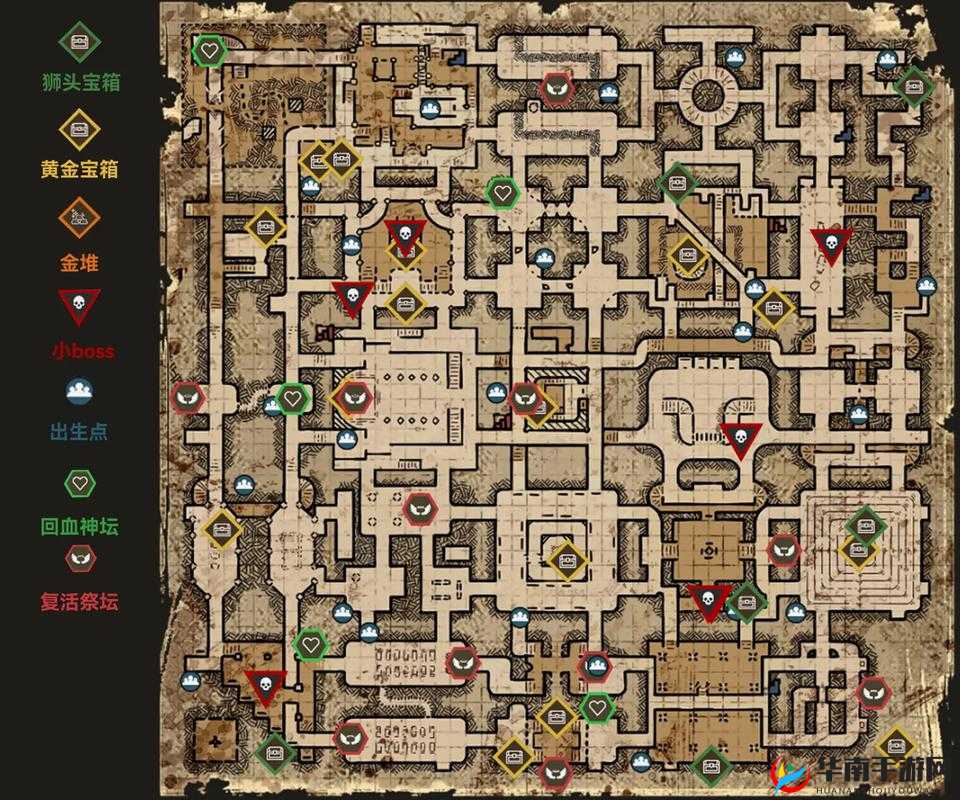
Task: Show the 出生点 spawn point legend entry
Action: (81, 391)
